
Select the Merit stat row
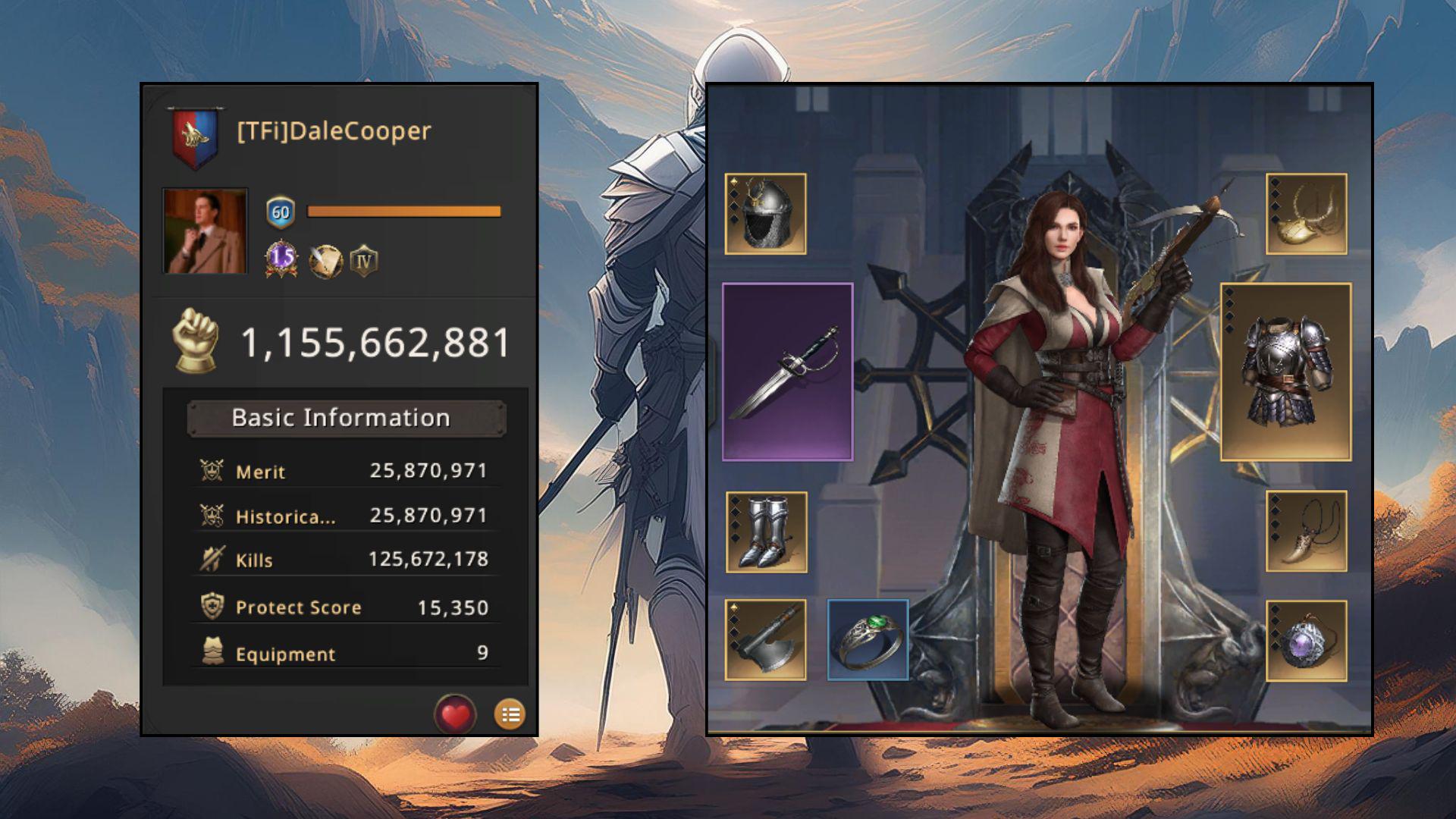click(346, 471)
